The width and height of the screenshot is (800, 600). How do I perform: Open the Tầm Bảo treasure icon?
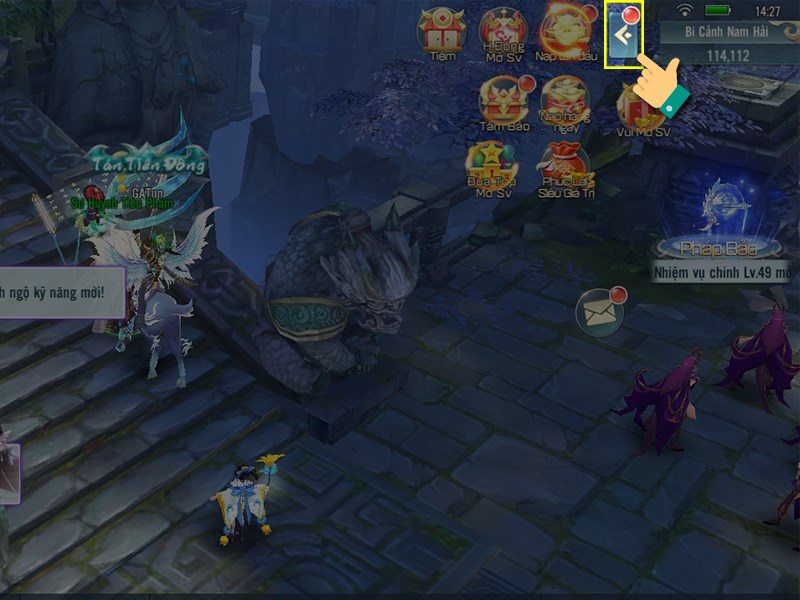tap(503, 103)
